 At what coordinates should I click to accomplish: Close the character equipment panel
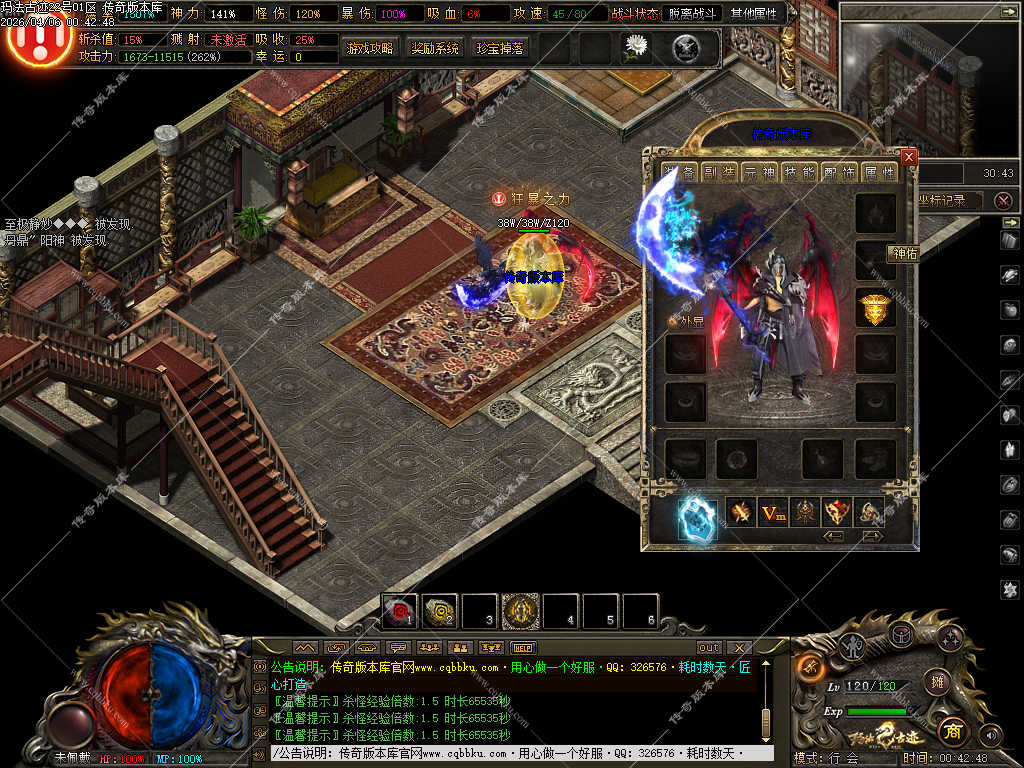pos(908,157)
